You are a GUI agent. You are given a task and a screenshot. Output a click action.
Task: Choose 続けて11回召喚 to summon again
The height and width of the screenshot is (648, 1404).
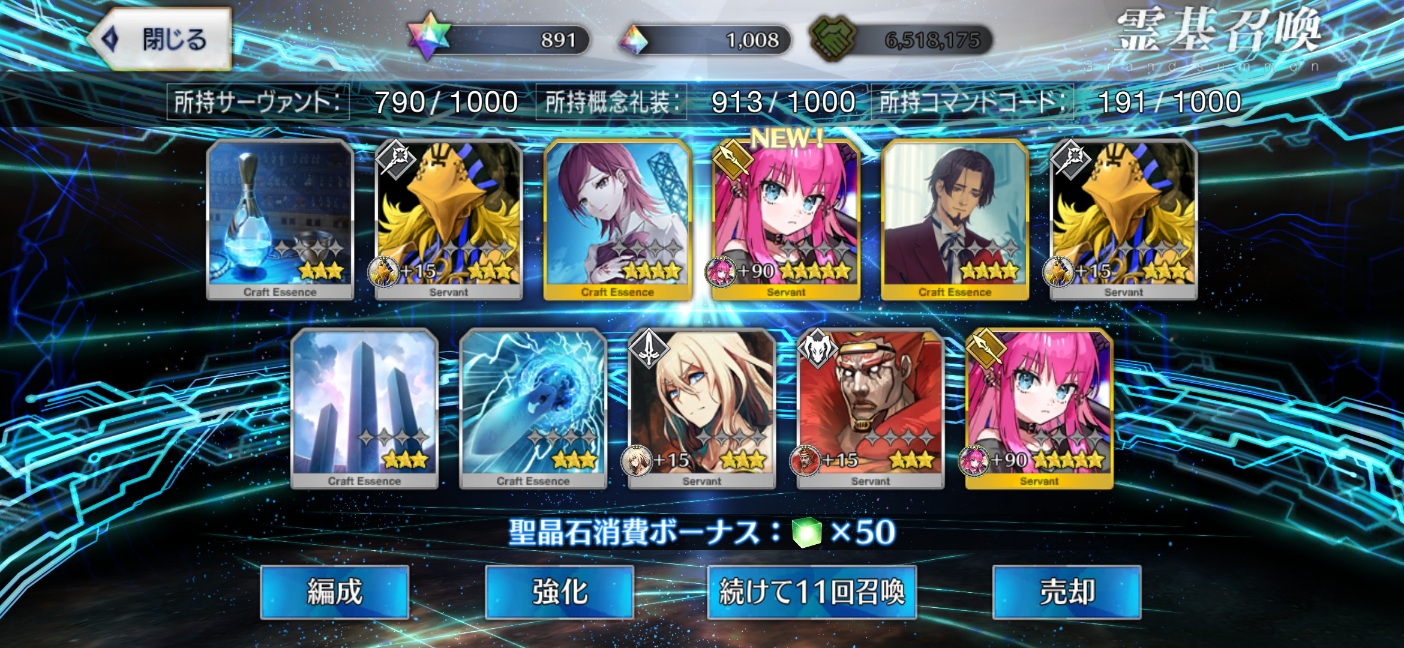tap(811, 592)
